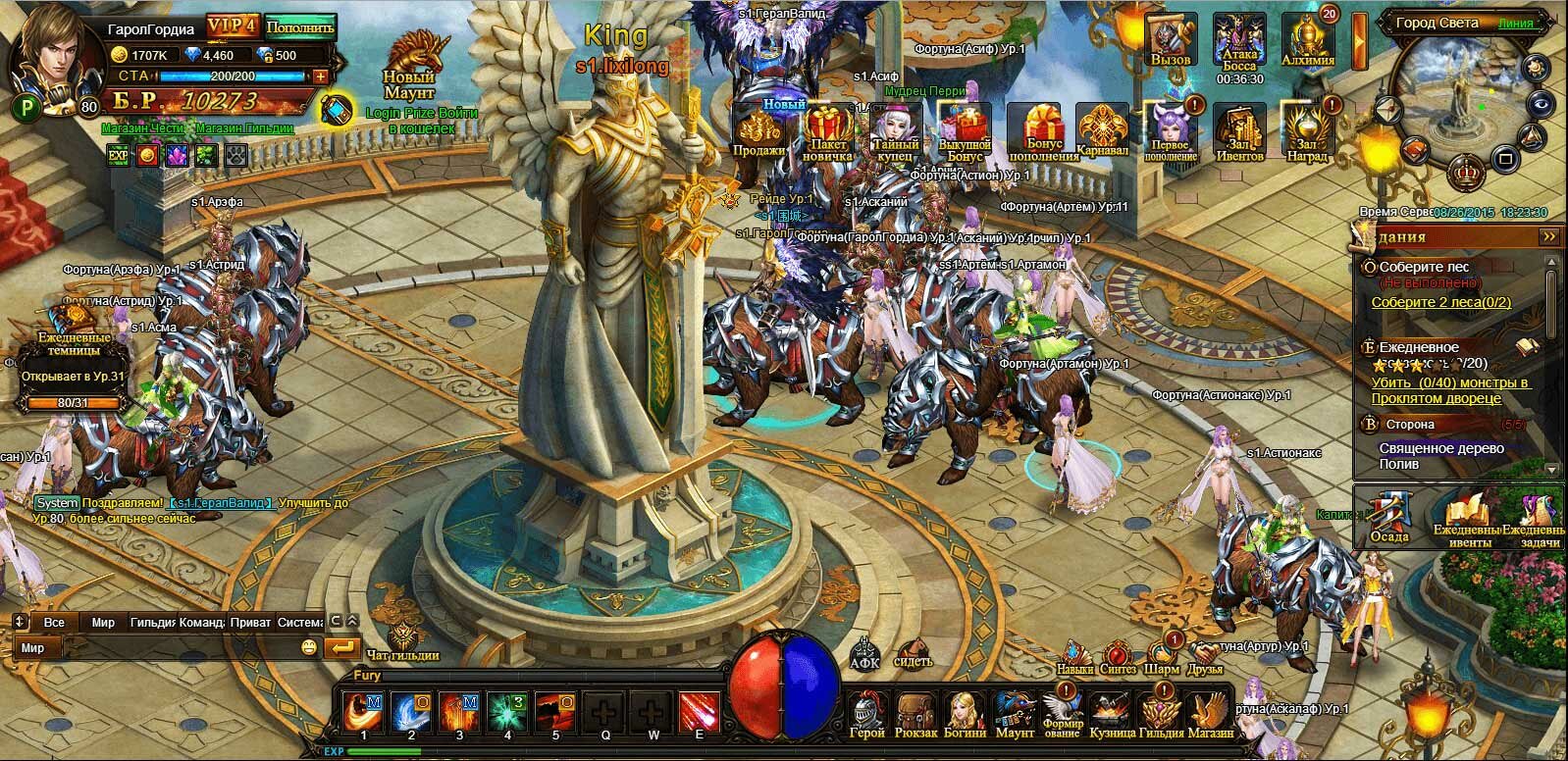Viewport: 1568px width, 761px height.
Task: Open the Маунт mount menu
Action: 1015,712
